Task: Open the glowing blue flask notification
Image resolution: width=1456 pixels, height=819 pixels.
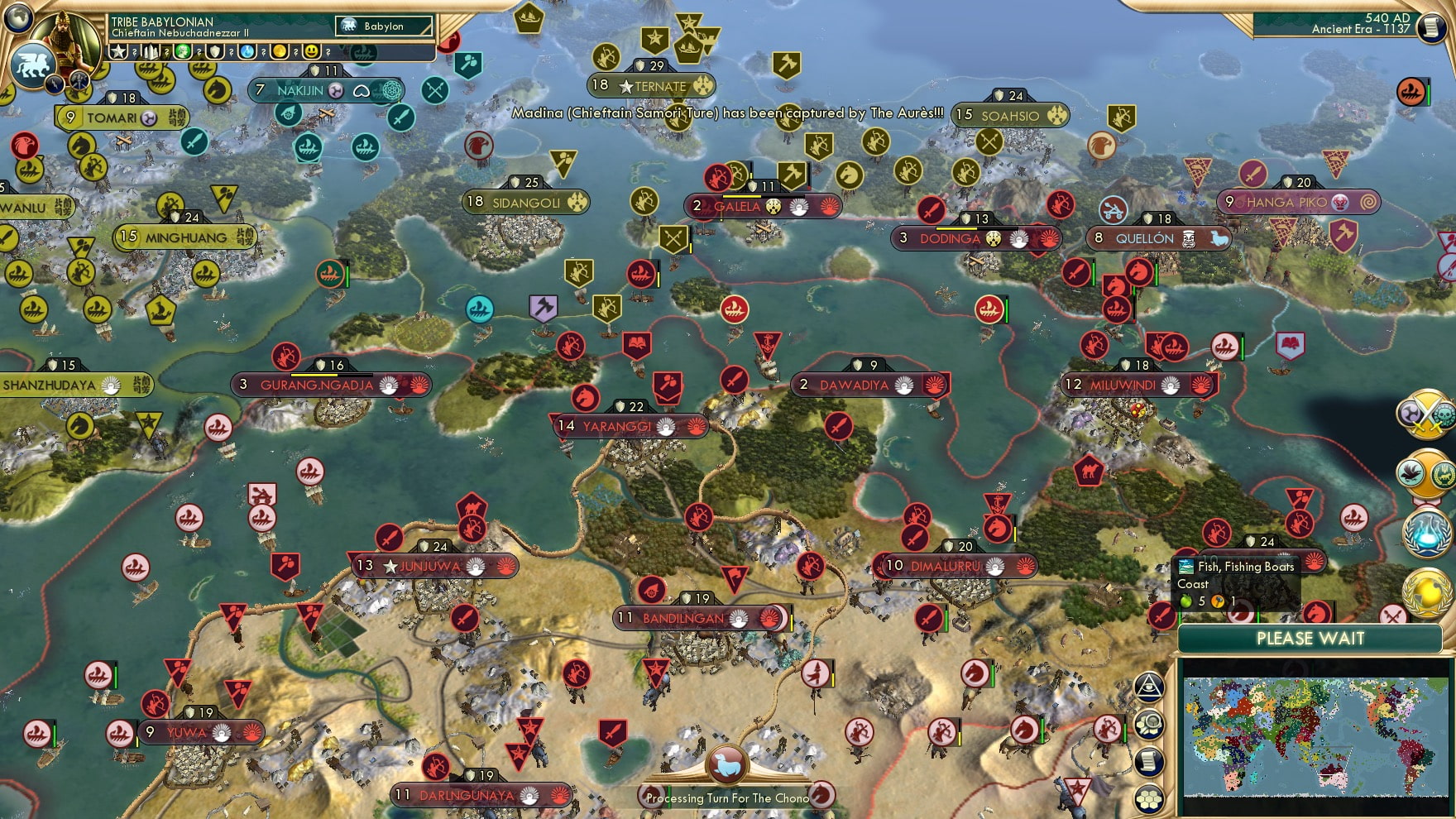Action: point(1426,534)
